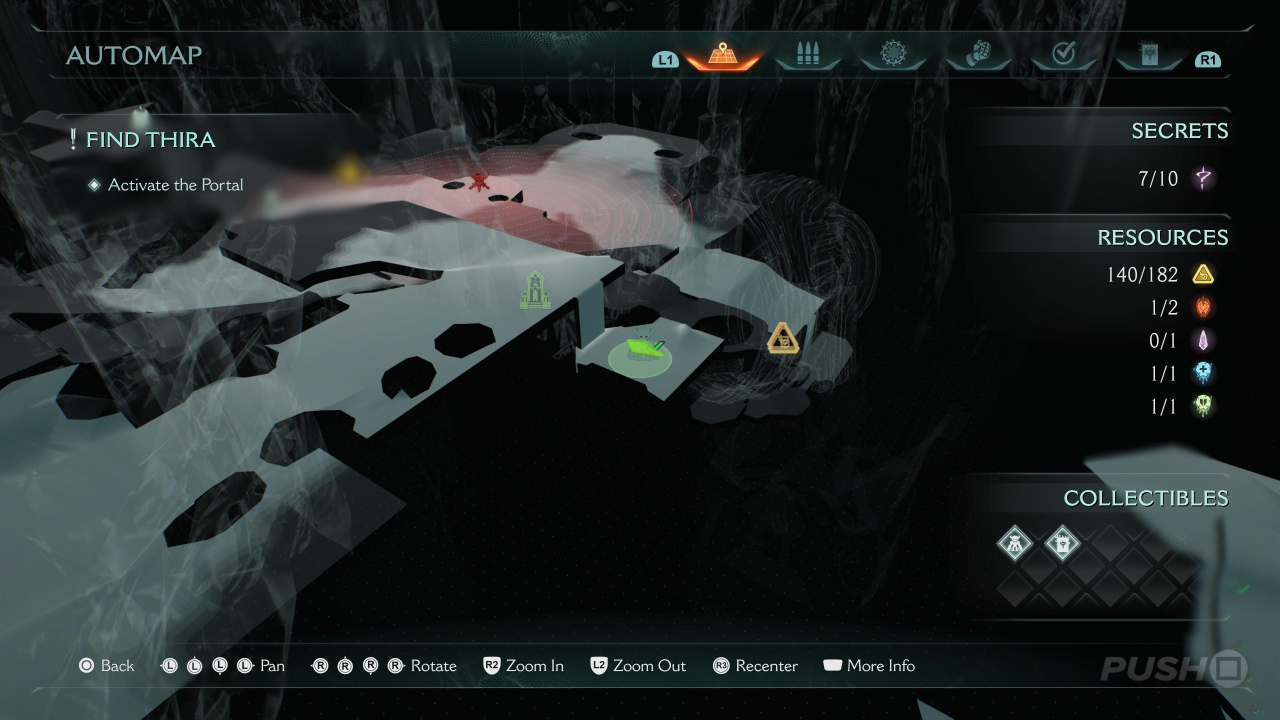
Task: Switch to the codex book tab
Action: [x=1148, y=55]
